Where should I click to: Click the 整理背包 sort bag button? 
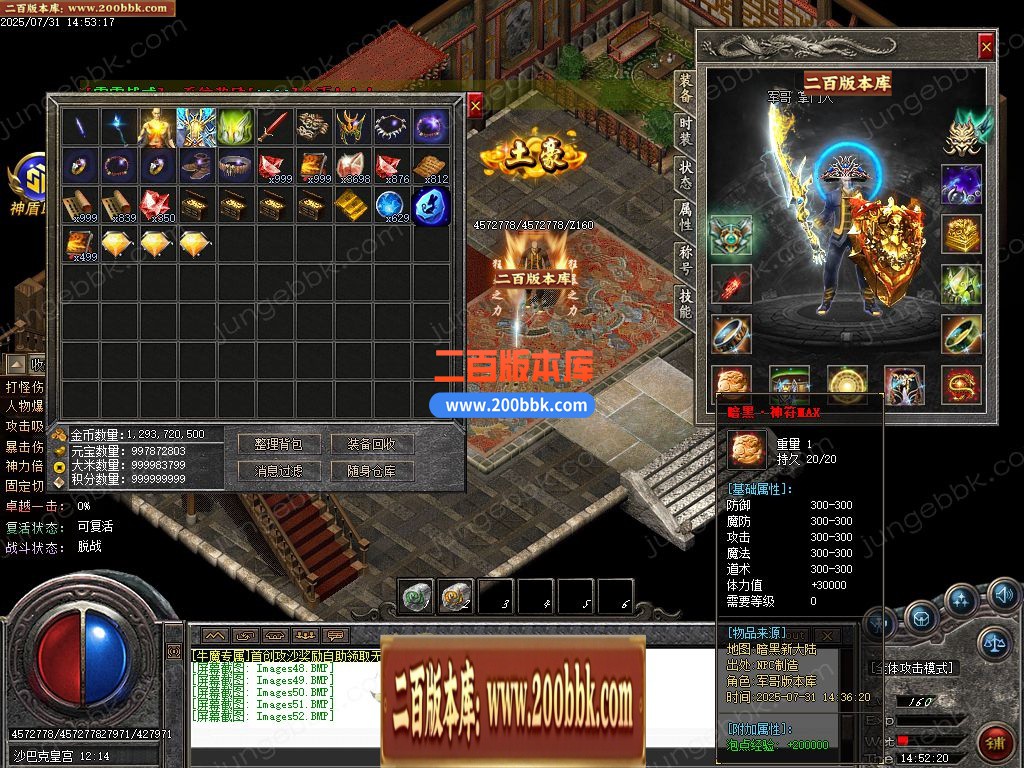(x=278, y=444)
